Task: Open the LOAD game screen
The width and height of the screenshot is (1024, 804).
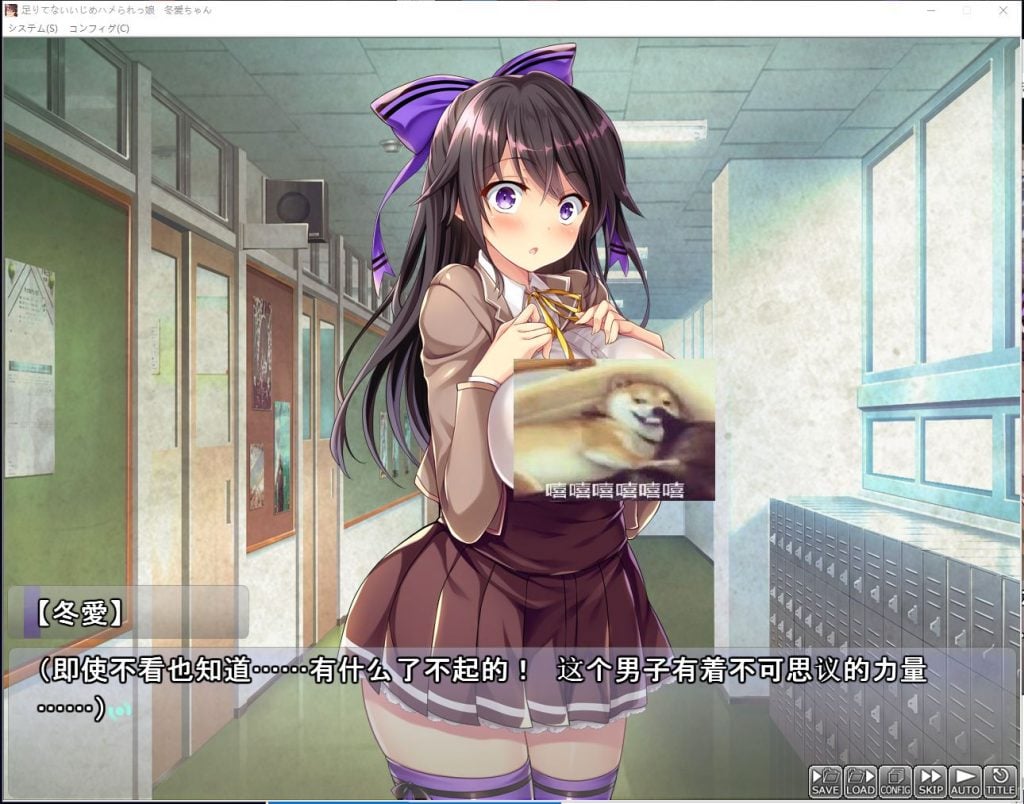Action: point(861,781)
